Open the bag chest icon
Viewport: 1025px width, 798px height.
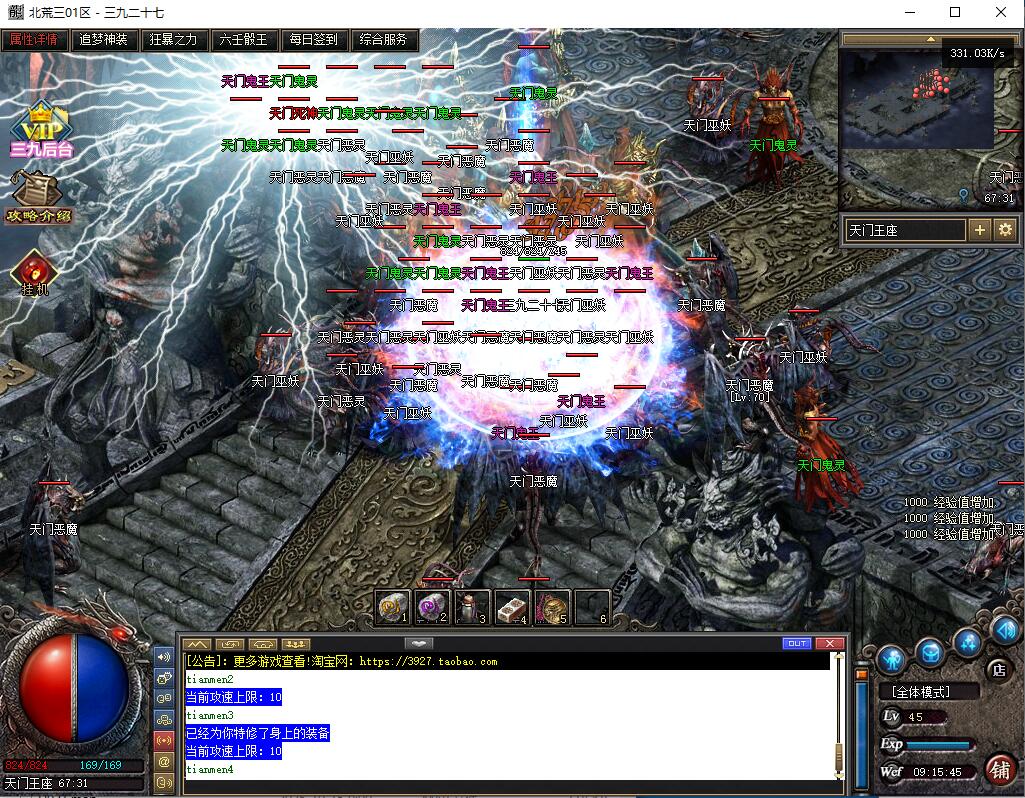929,652
